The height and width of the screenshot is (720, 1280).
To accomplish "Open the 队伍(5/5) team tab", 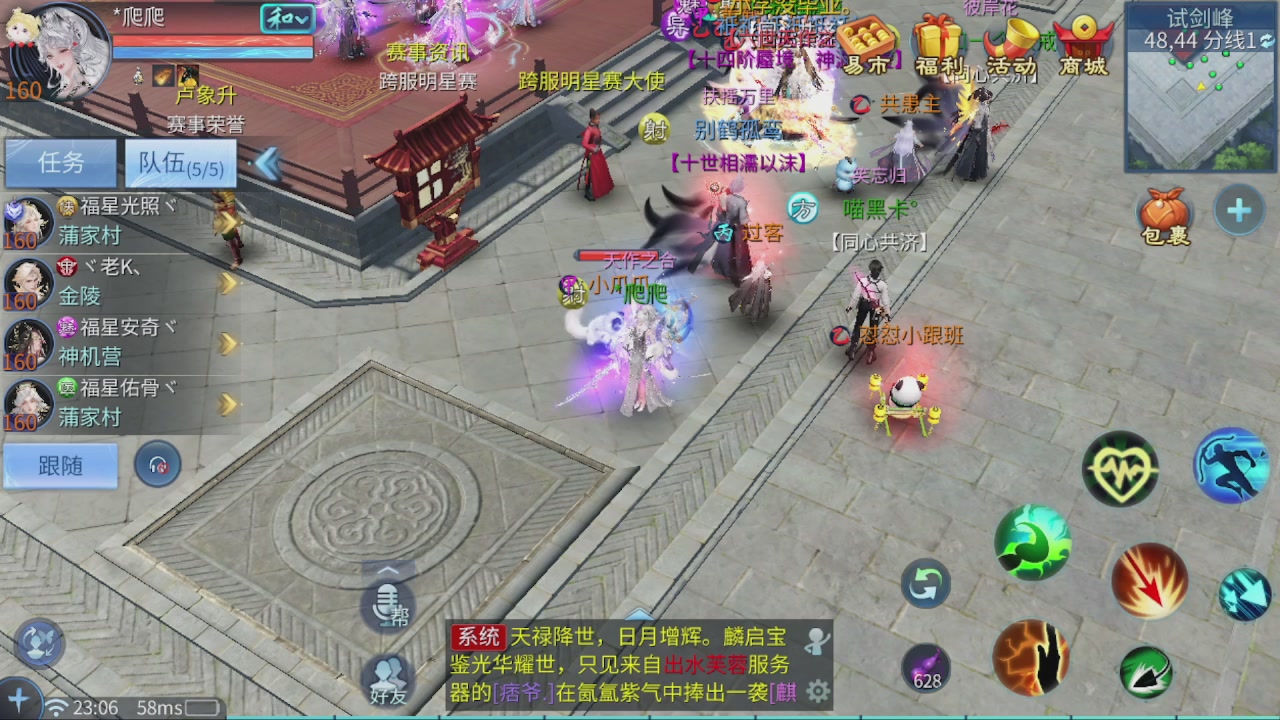I will pos(178,163).
